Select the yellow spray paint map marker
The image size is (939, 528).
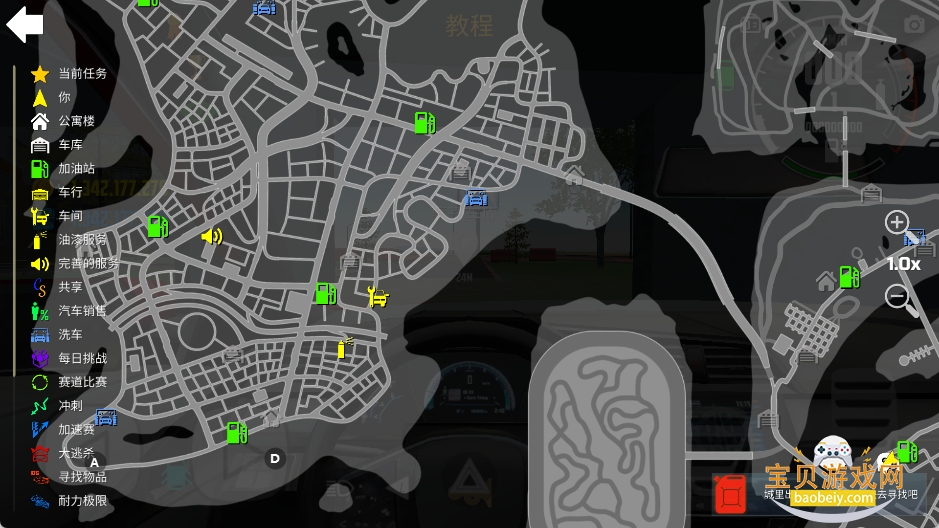coord(344,347)
